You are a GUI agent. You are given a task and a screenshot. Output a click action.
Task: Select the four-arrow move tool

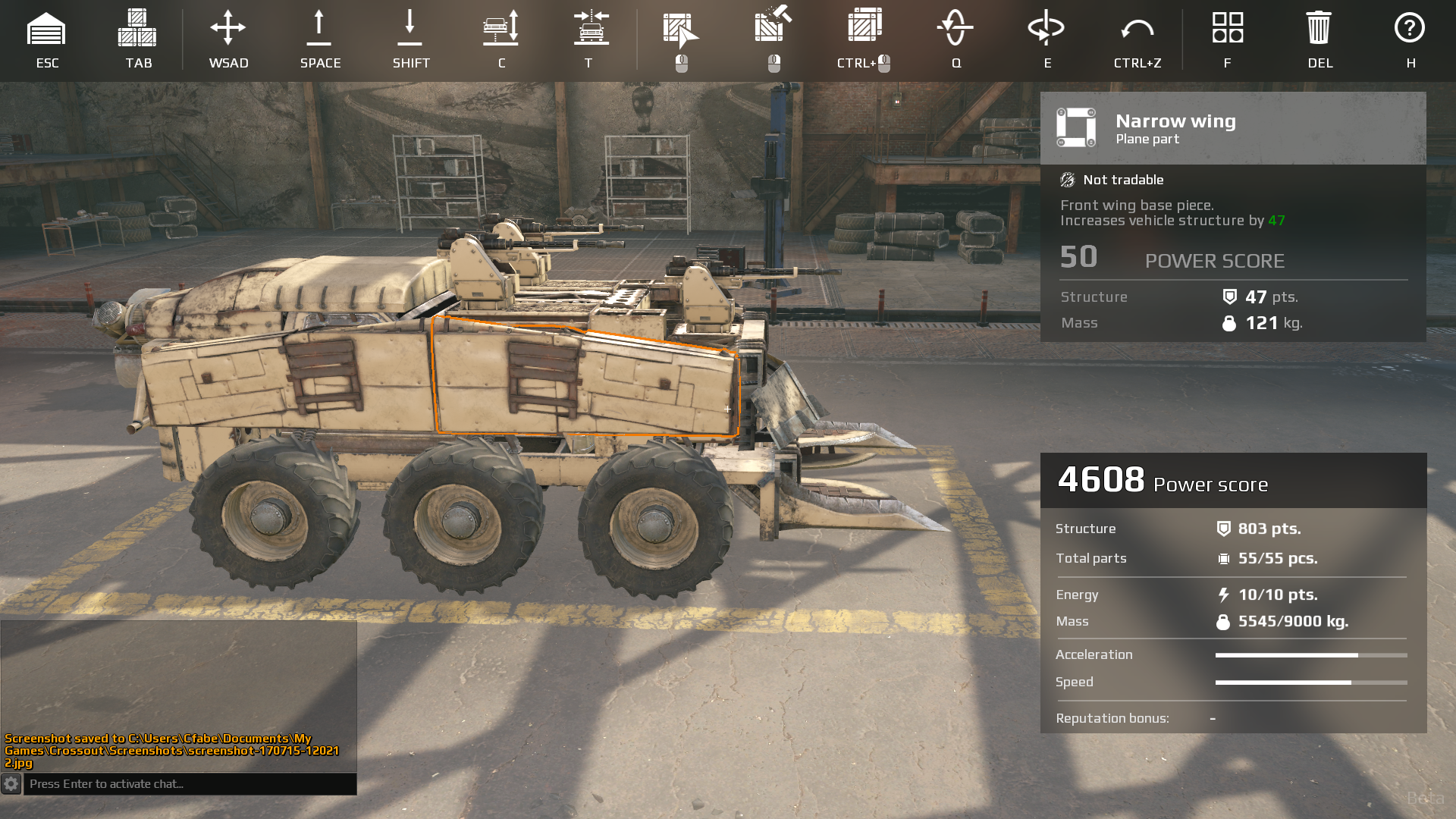tap(228, 29)
